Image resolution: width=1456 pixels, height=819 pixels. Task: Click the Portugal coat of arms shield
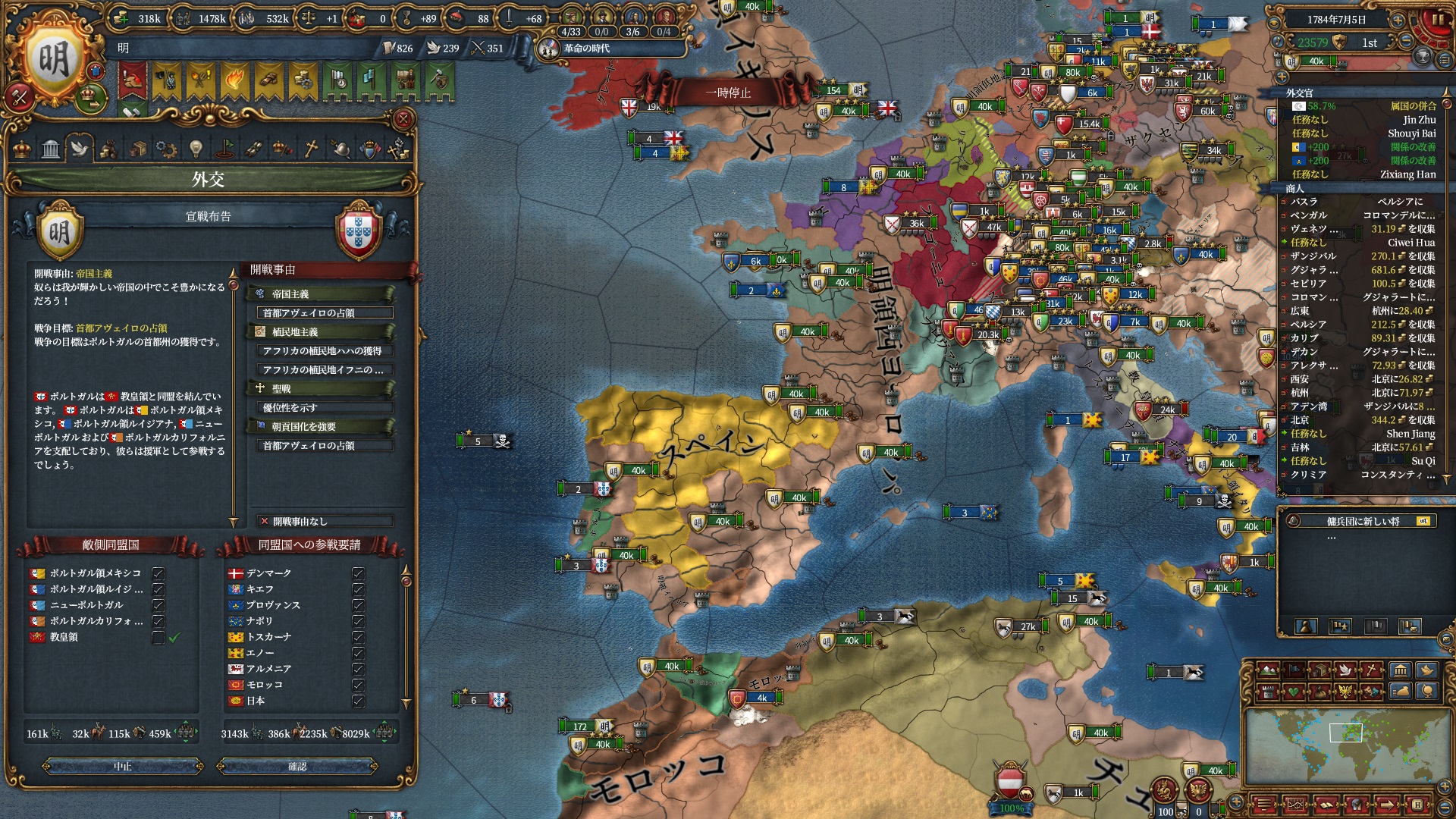coord(358,230)
